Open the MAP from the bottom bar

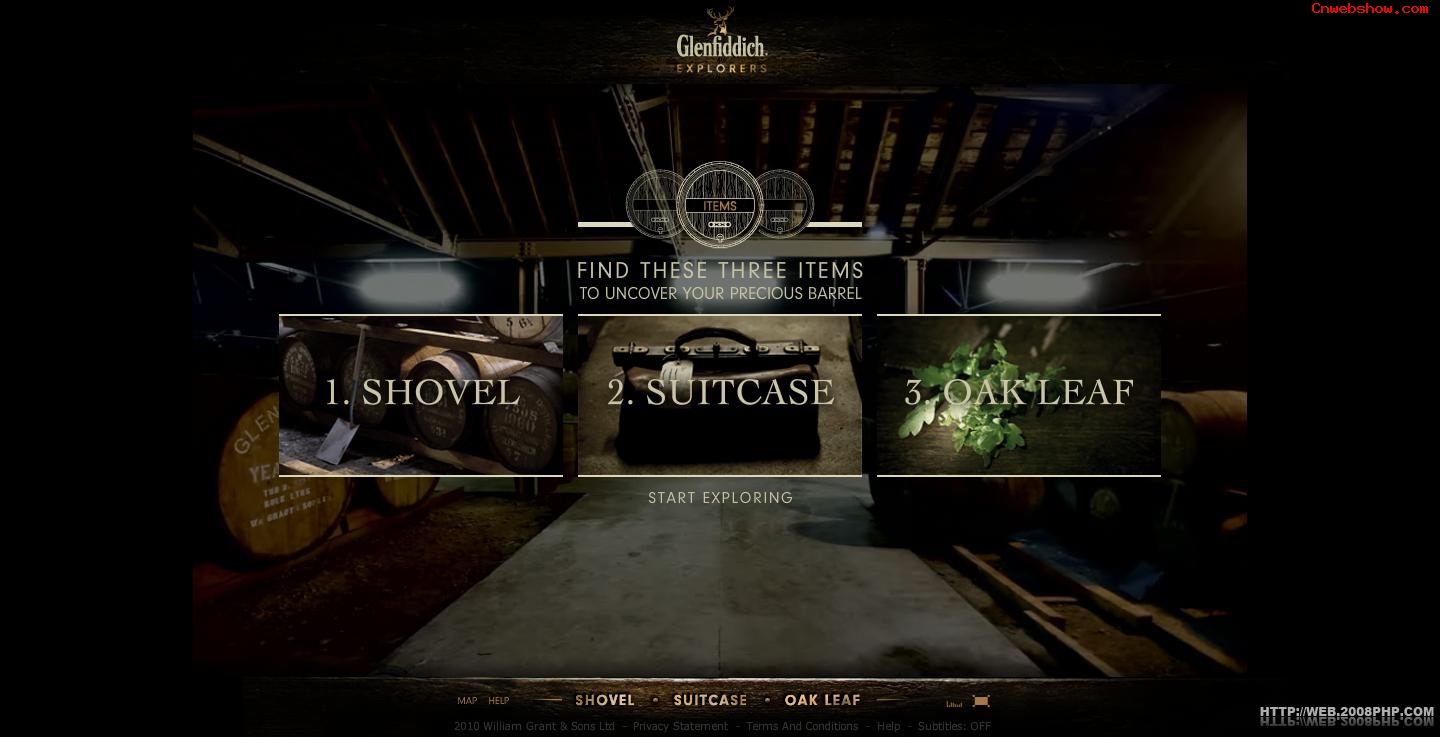point(467,701)
